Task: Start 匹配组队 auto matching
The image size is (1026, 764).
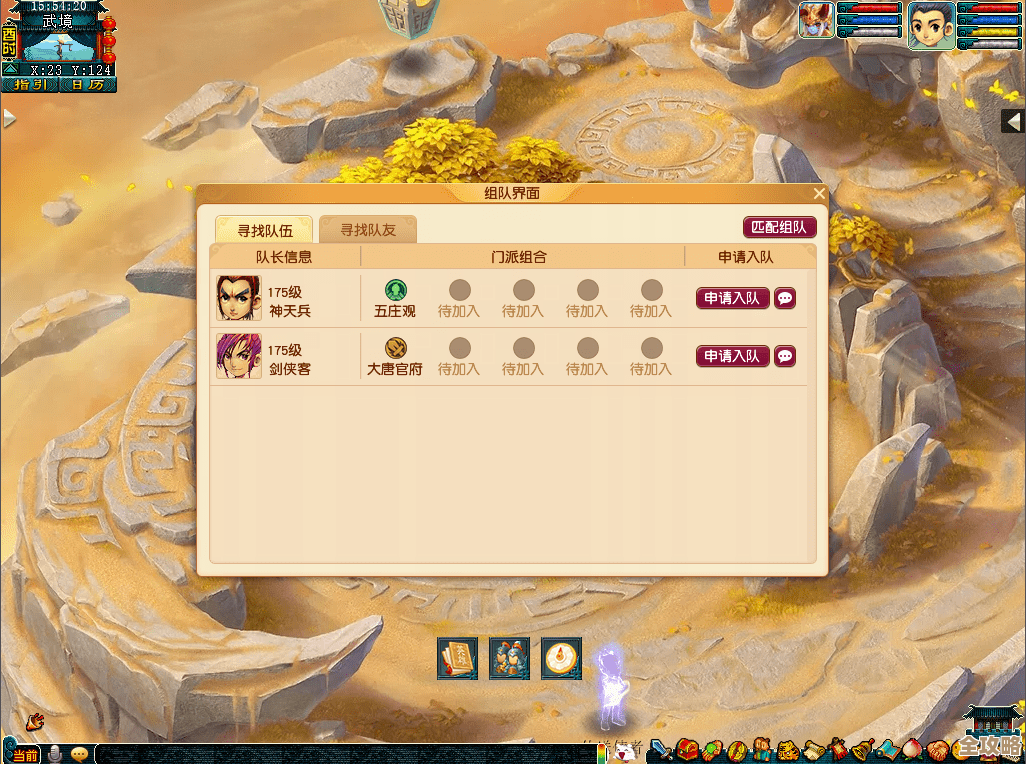Action: point(779,227)
